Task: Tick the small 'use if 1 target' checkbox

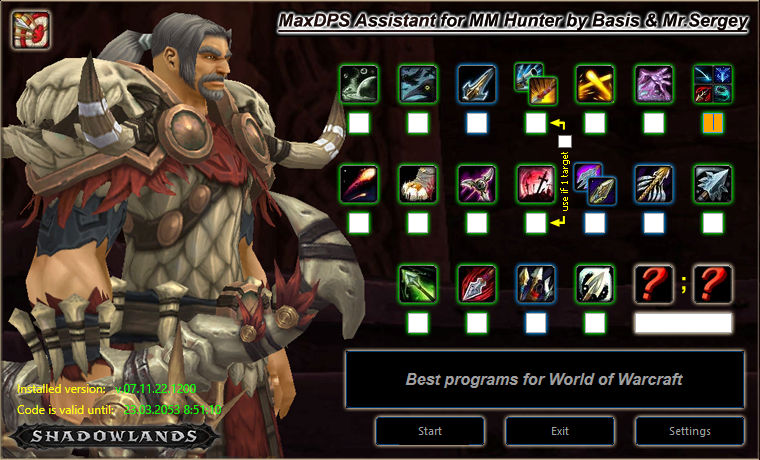Action: tap(565, 141)
